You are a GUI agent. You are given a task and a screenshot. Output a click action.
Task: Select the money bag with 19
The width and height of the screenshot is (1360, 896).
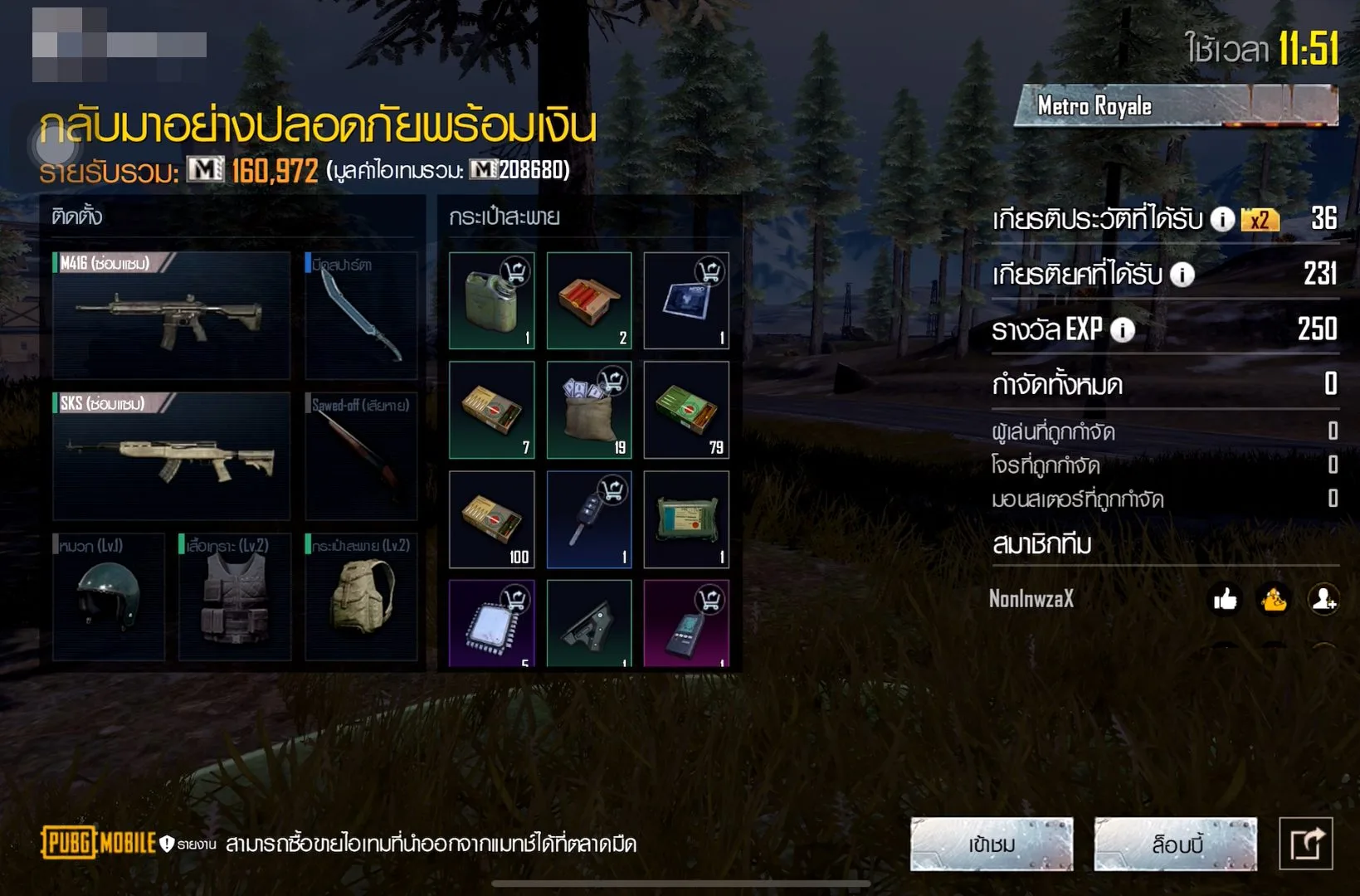pyautogui.click(x=589, y=410)
